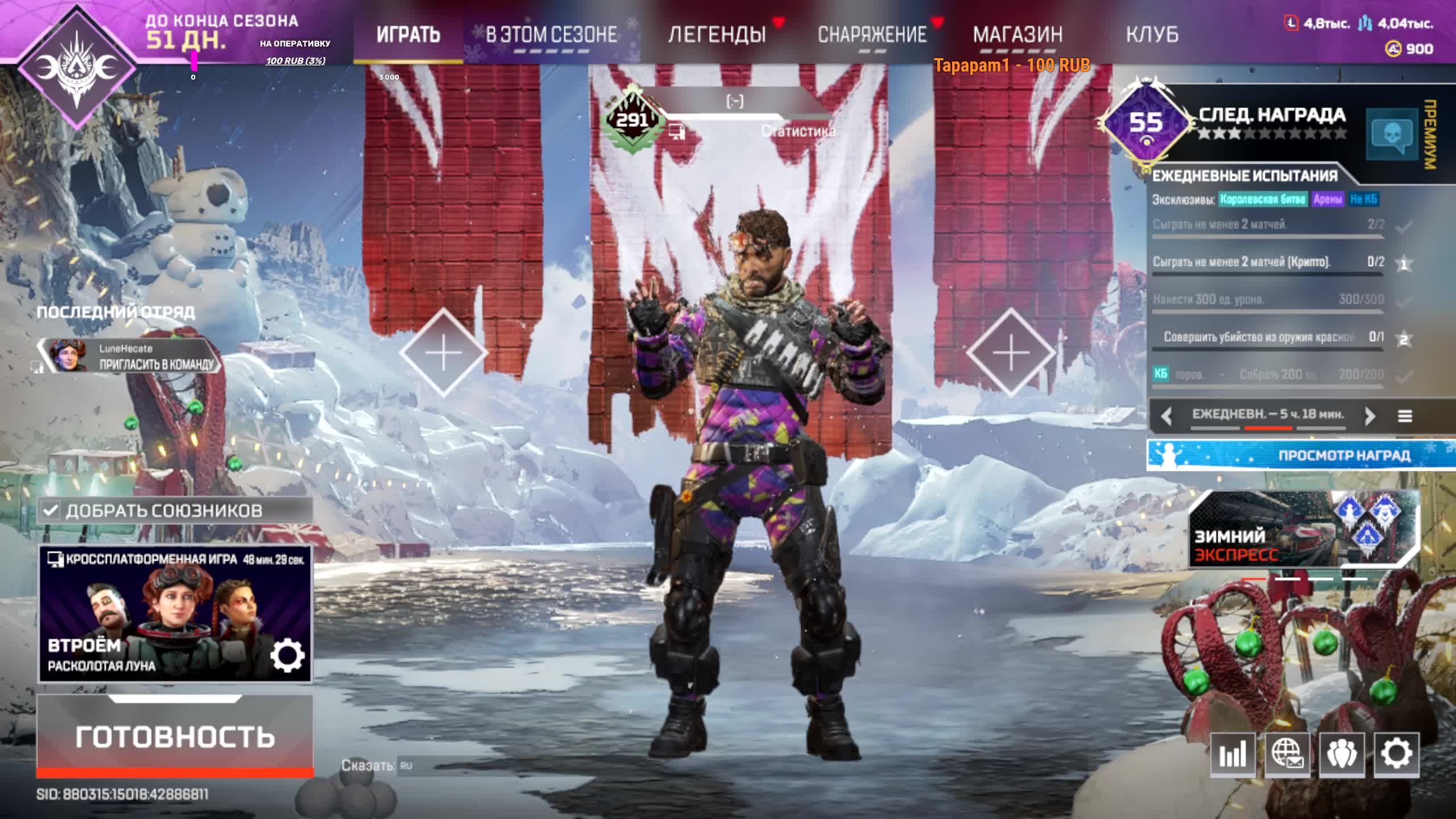Switch to the ИГРАТЬ tab

pos(408,35)
